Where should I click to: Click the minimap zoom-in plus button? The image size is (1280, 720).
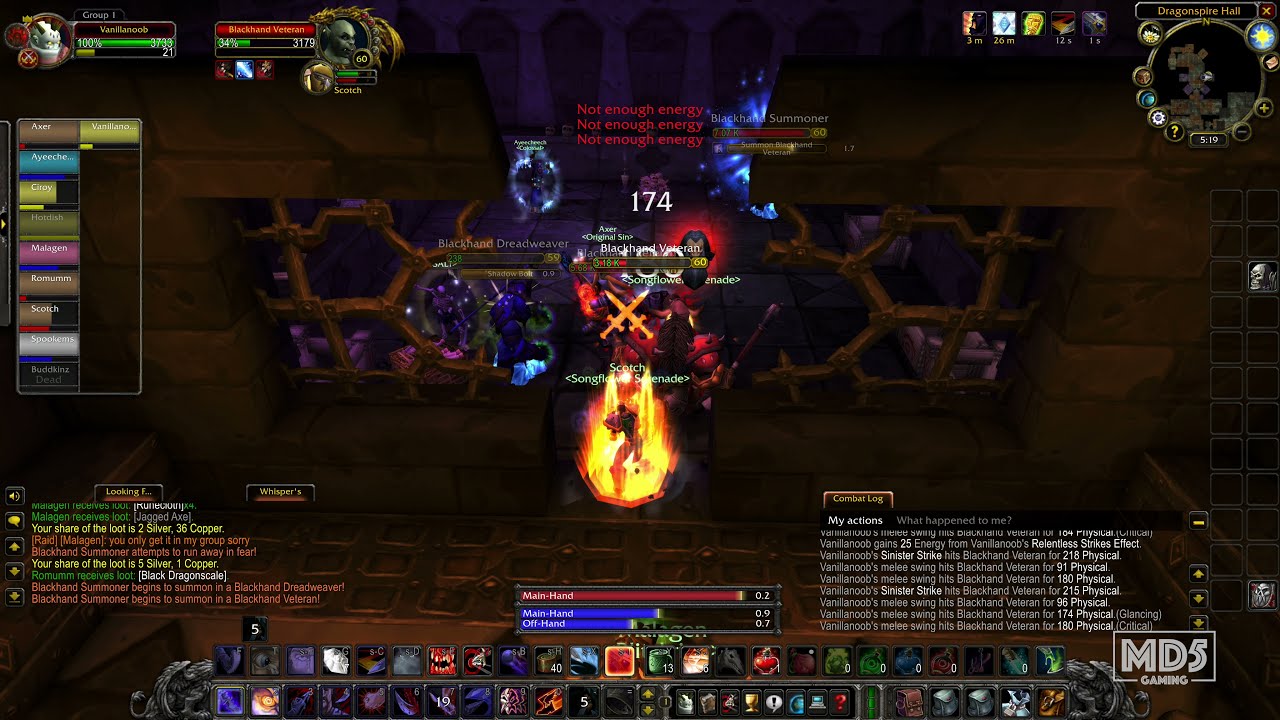1263,108
